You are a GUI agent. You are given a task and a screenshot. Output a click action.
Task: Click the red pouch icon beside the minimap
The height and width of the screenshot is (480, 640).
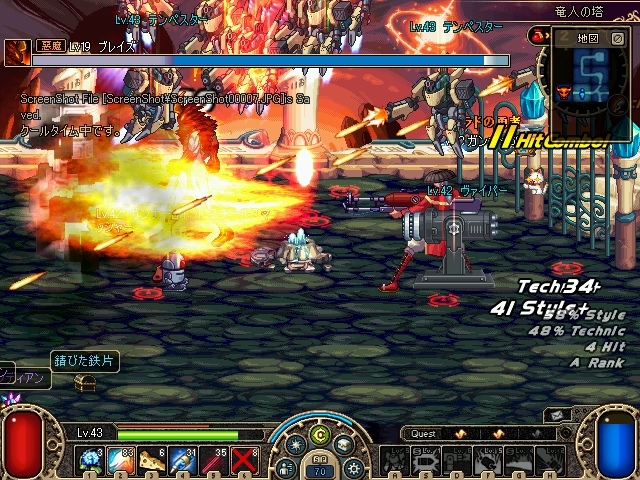click(x=538, y=36)
